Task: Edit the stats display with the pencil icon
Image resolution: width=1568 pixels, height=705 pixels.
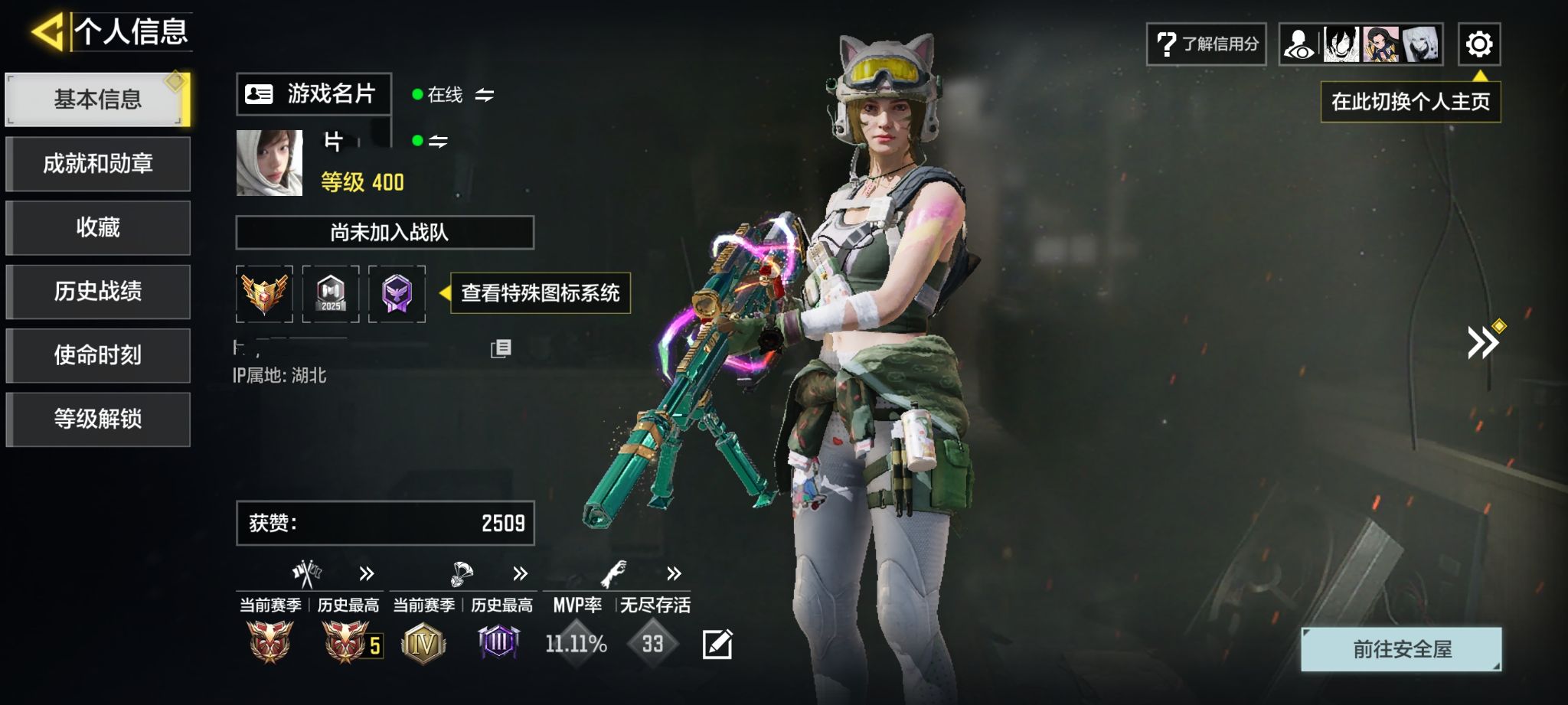Action: 717,644
